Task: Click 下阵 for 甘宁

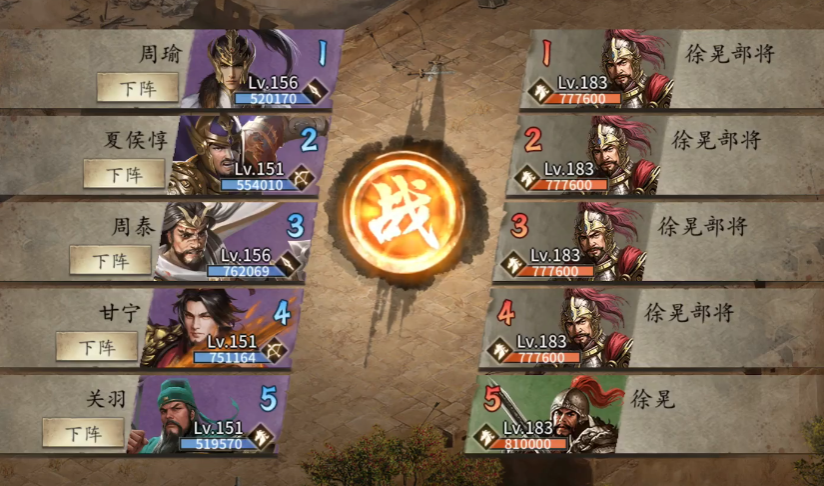Action: (x=96, y=347)
